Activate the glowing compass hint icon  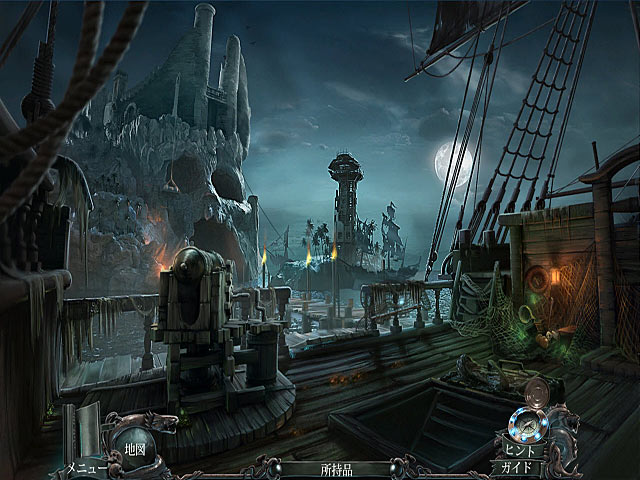click(525, 424)
